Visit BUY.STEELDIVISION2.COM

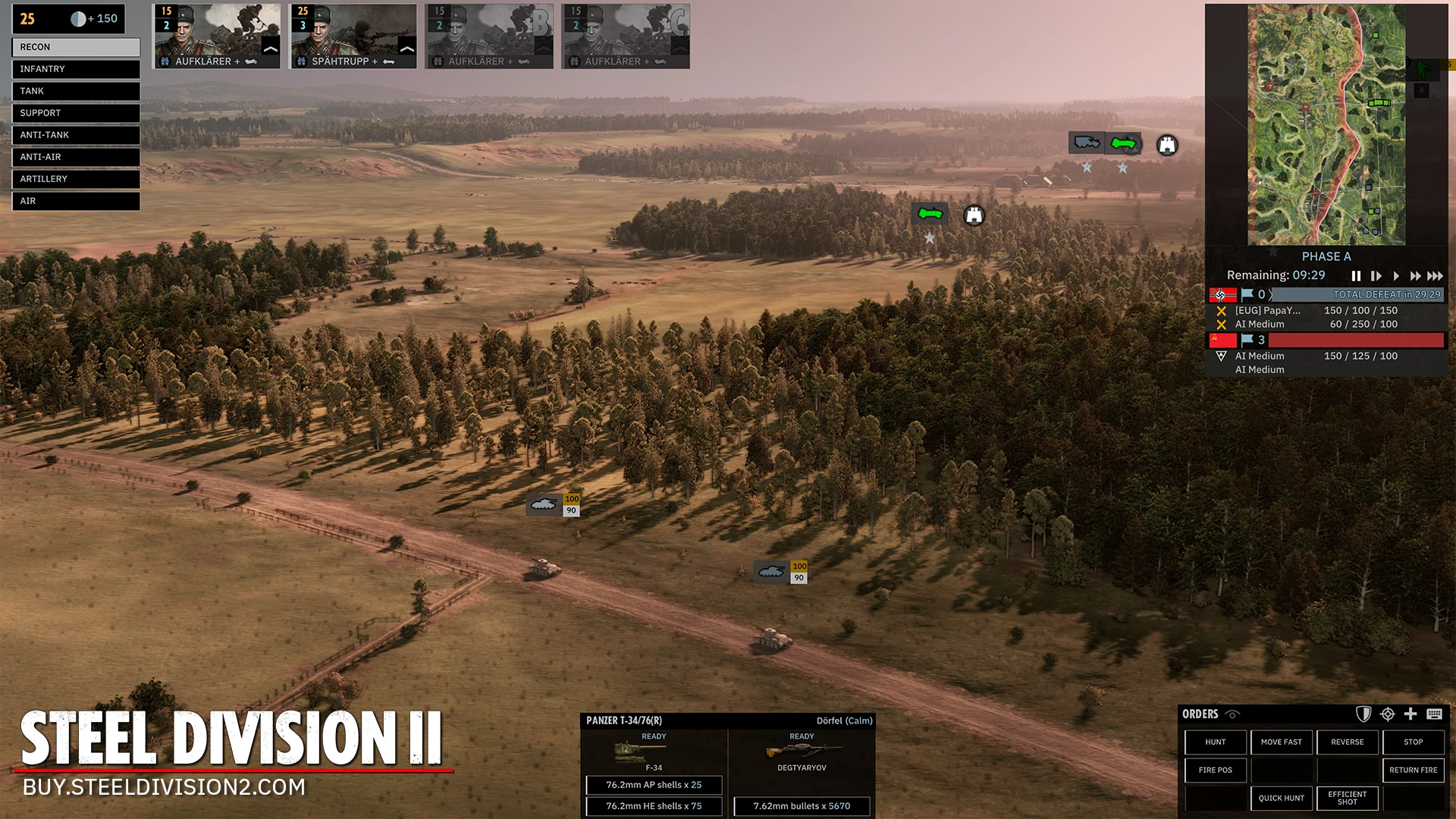click(162, 788)
